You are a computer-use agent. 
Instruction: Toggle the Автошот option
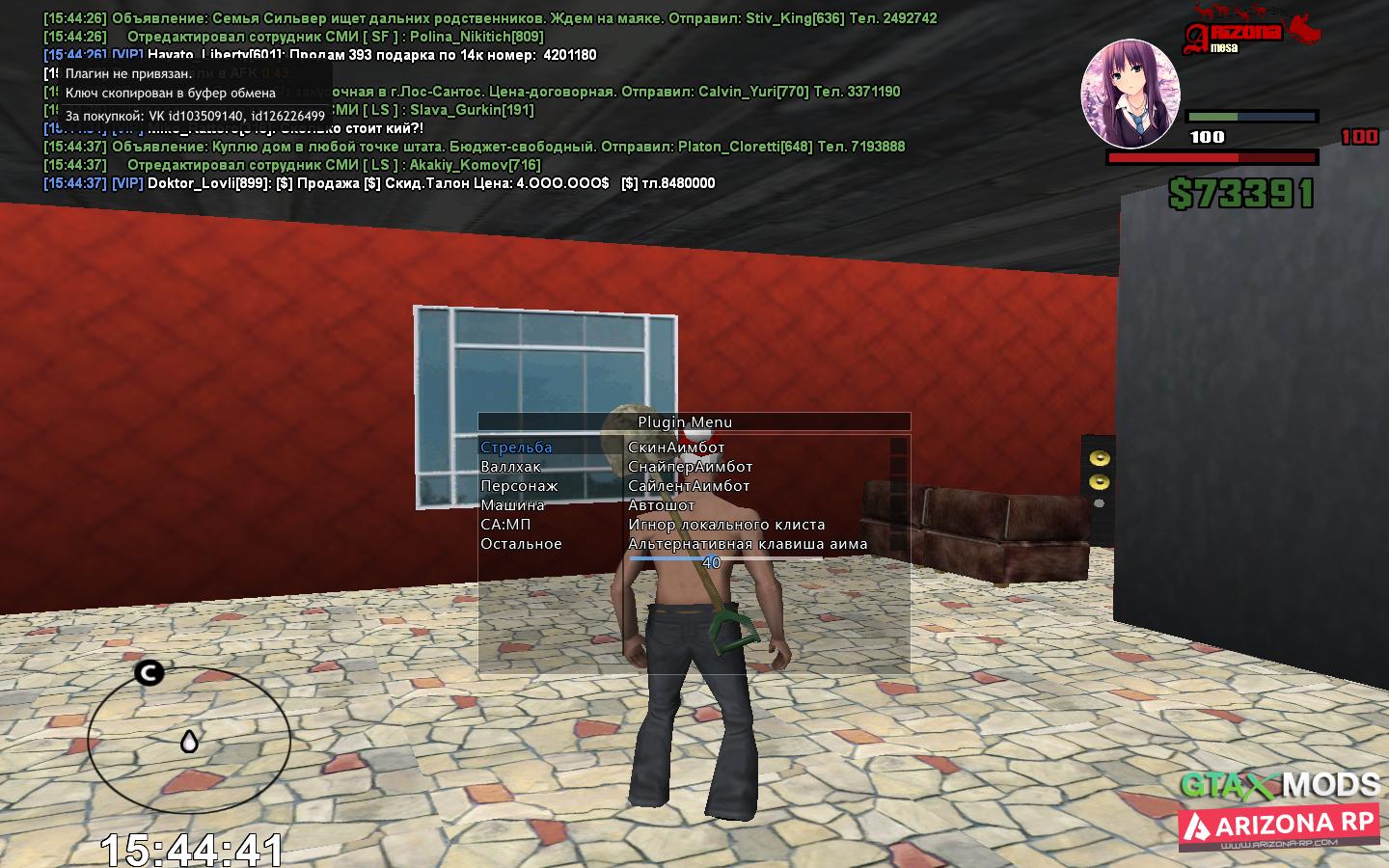click(661, 505)
